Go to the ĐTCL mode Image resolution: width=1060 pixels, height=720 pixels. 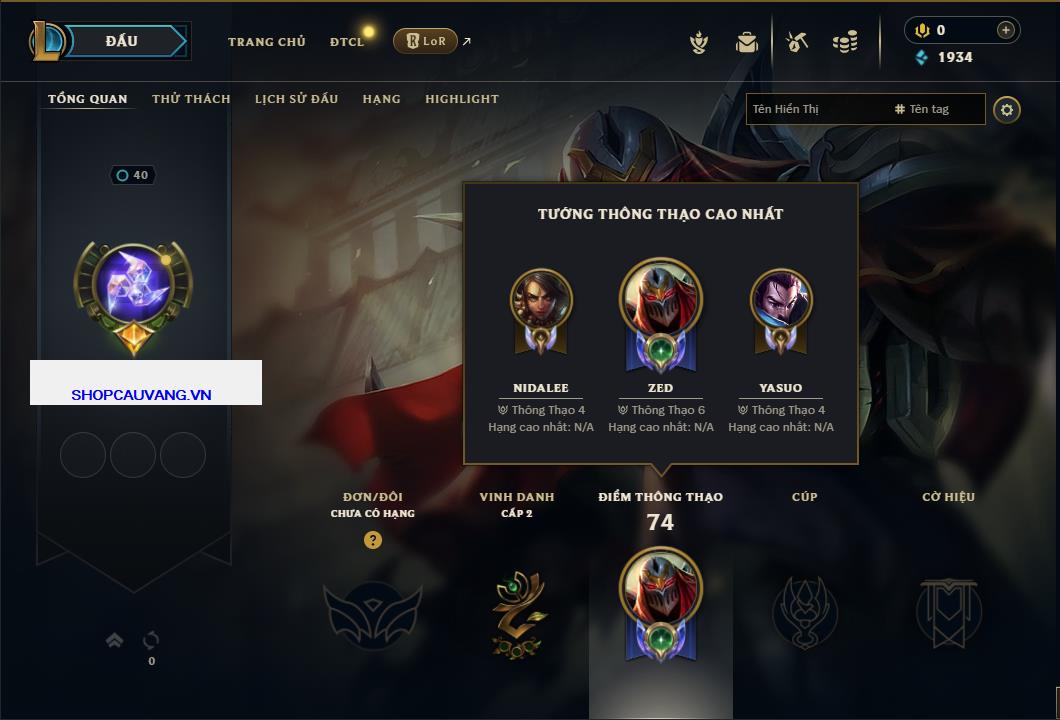click(x=347, y=42)
